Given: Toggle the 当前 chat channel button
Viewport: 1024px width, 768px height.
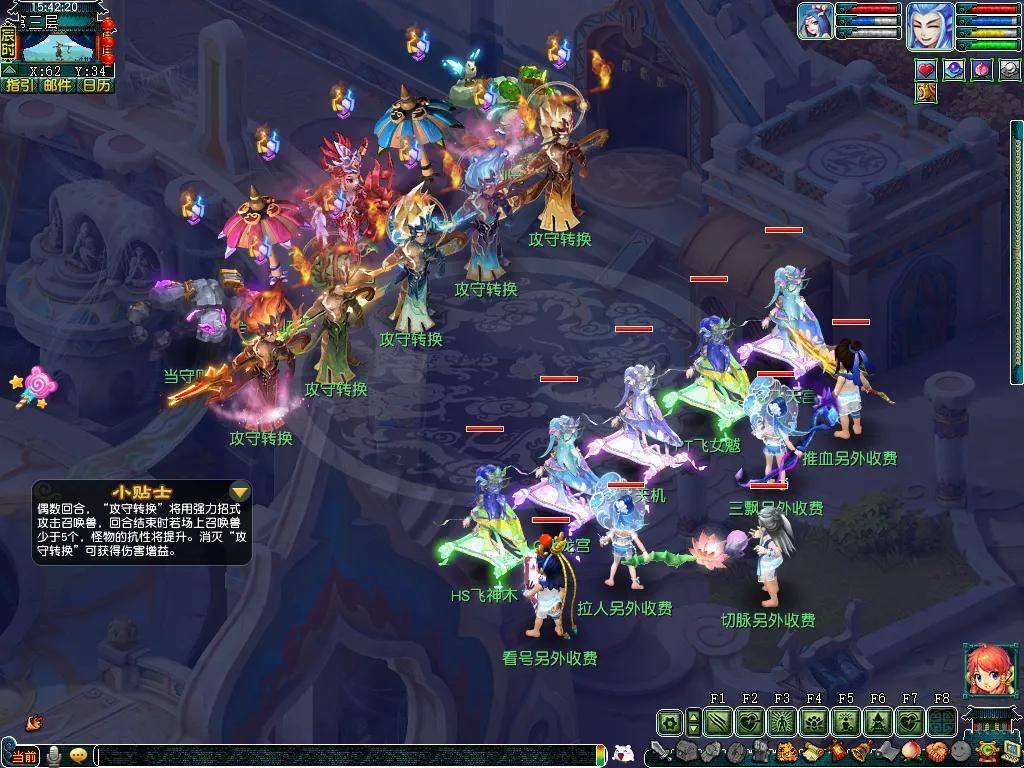Looking at the screenshot, I should click(x=24, y=755).
